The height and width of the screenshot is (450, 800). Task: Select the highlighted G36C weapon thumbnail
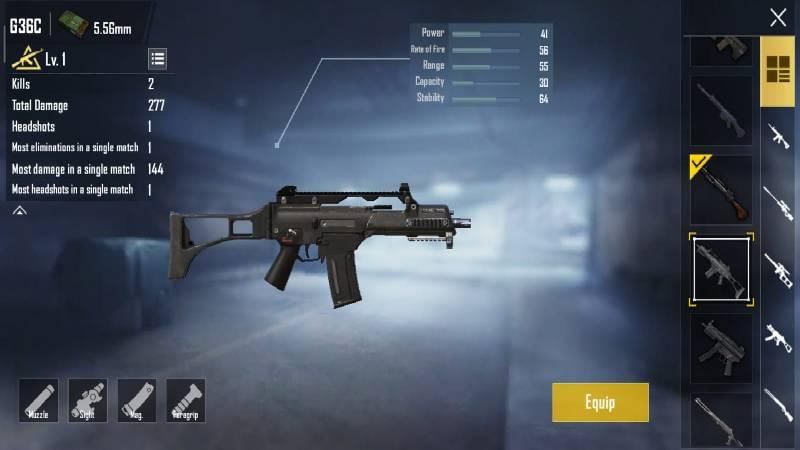[720, 267]
